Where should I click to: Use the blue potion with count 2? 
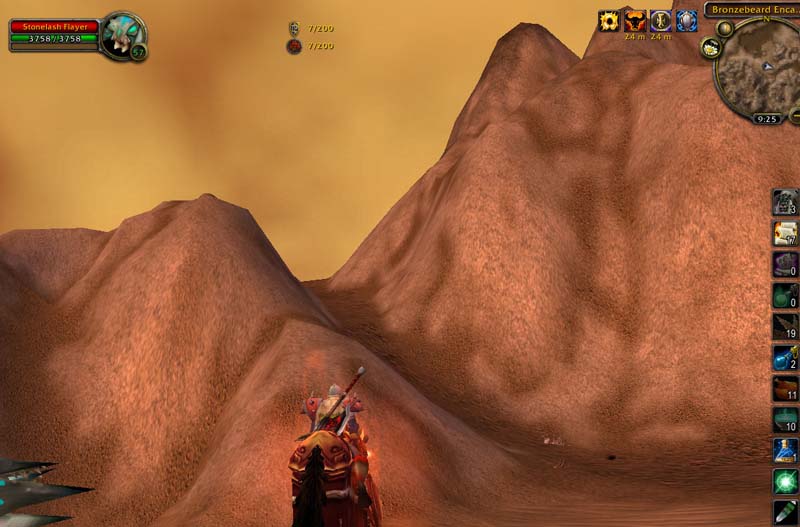[x=785, y=357]
